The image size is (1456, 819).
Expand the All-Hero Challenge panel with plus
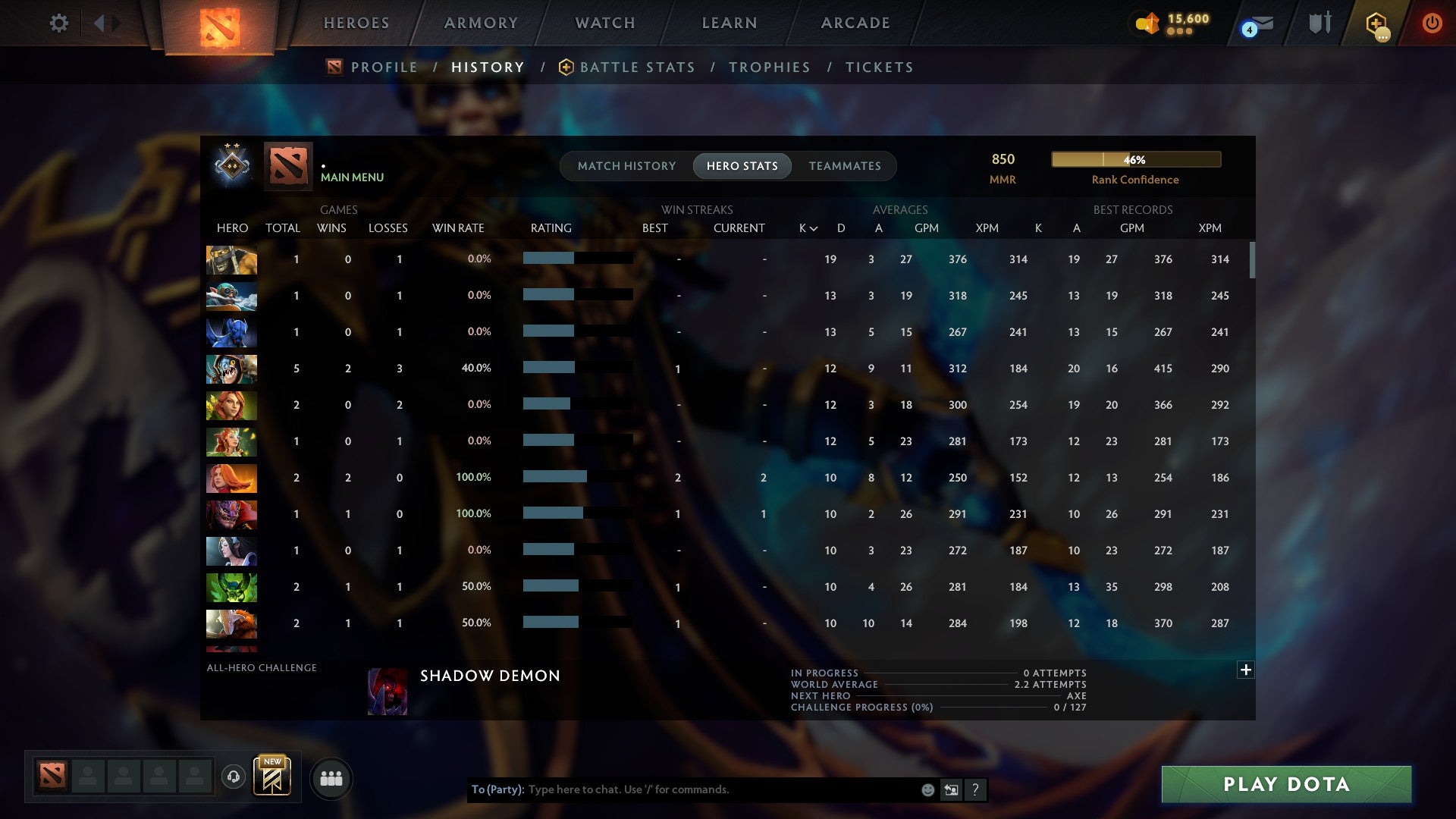tap(1245, 670)
